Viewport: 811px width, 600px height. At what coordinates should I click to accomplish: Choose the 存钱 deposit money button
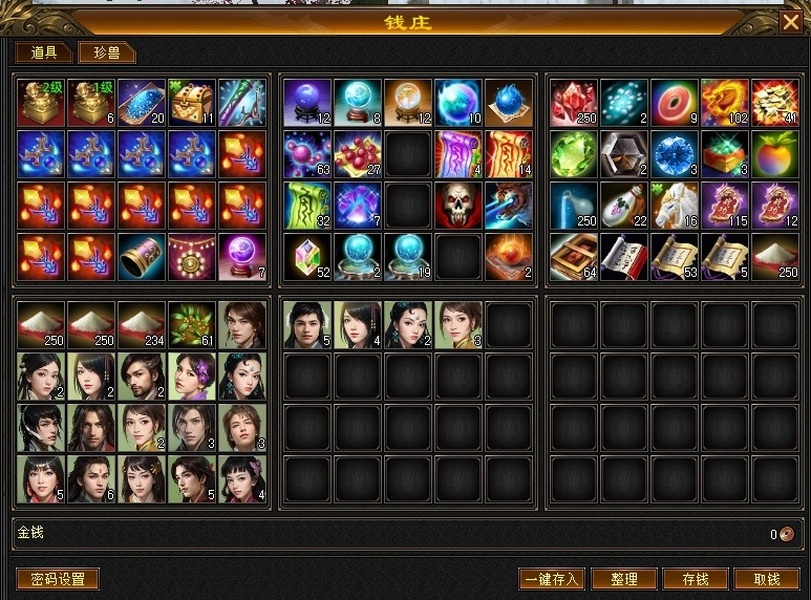[x=695, y=579]
